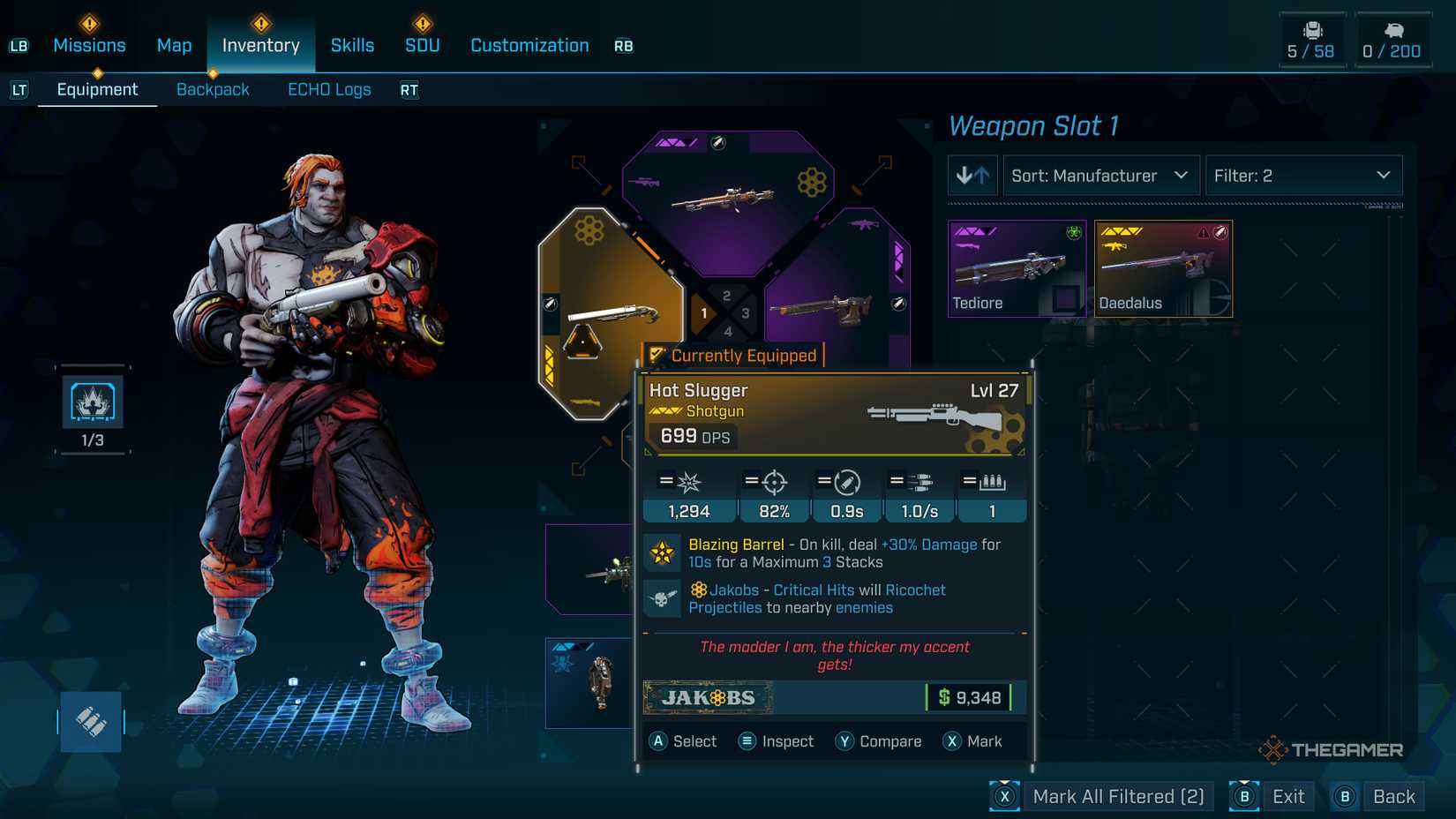
Task: Select the Inventory tab
Action: [x=260, y=45]
